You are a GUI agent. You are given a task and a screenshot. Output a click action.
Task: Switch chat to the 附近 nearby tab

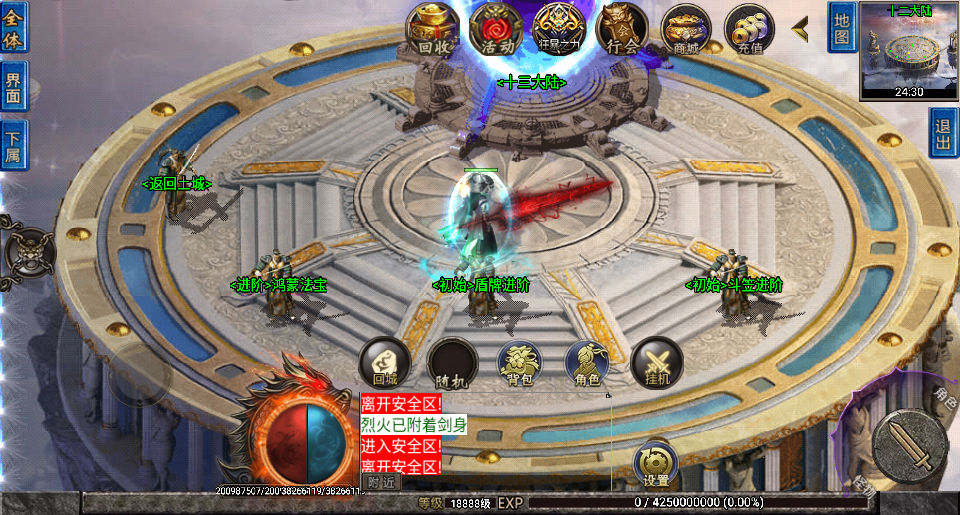click(x=381, y=482)
